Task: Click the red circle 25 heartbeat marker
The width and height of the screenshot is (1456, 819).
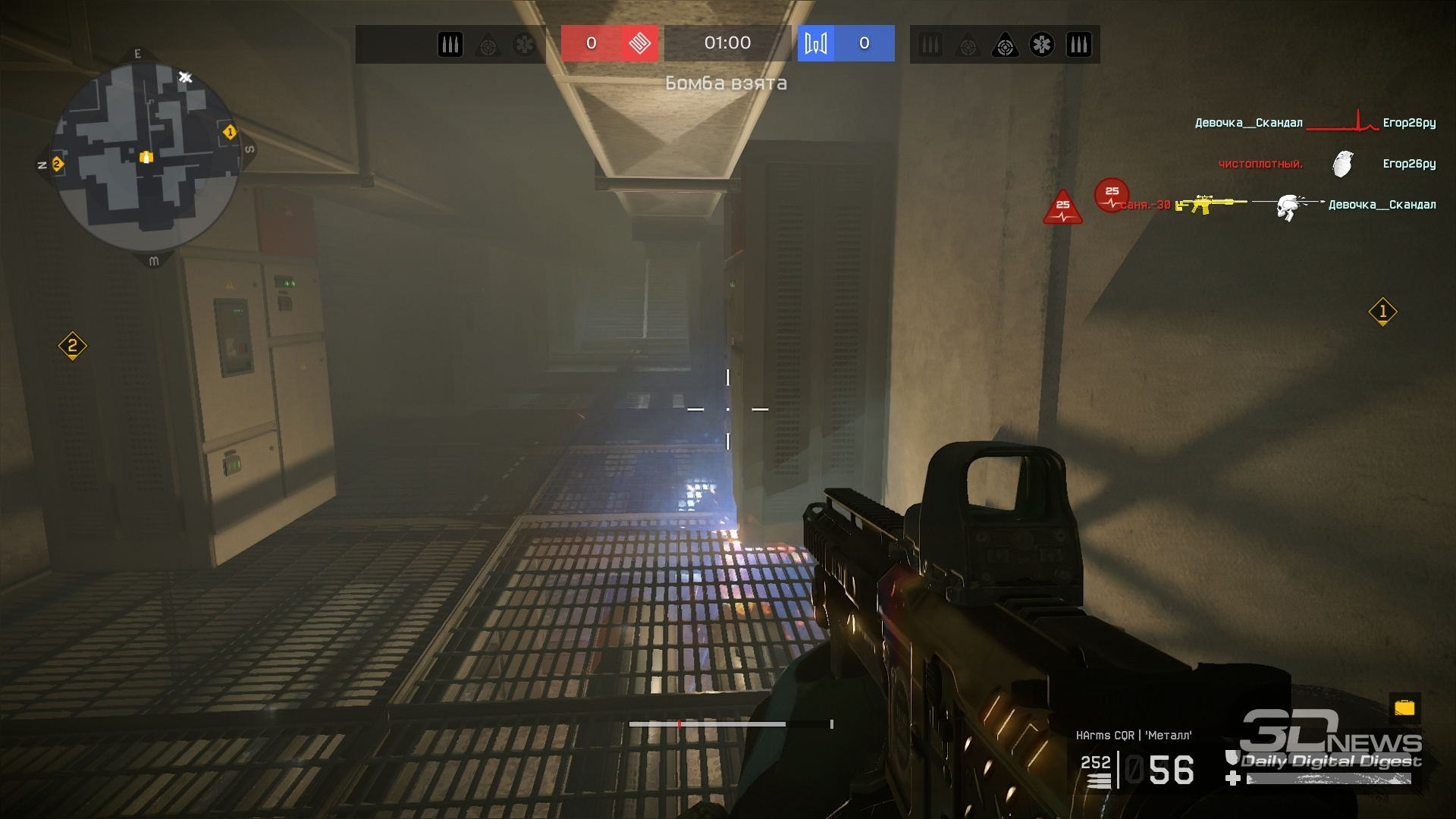Action: (1112, 196)
